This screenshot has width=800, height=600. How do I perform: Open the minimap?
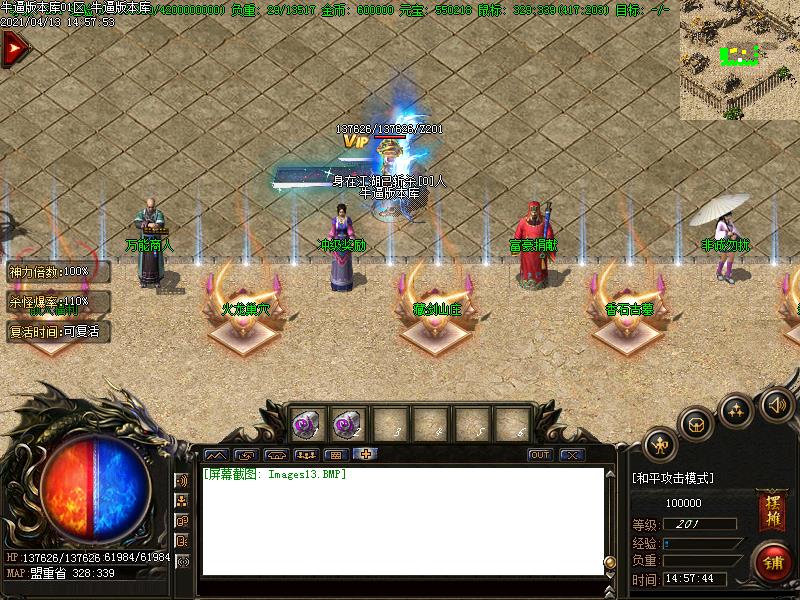(x=740, y=60)
